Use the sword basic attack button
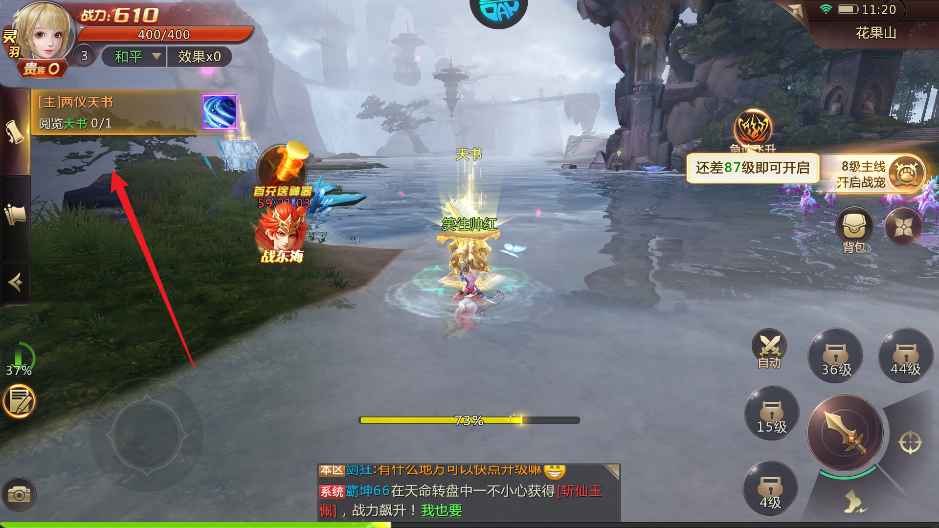Image resolution: width=939 pixels, height=528 pixels. pos(843,432)
